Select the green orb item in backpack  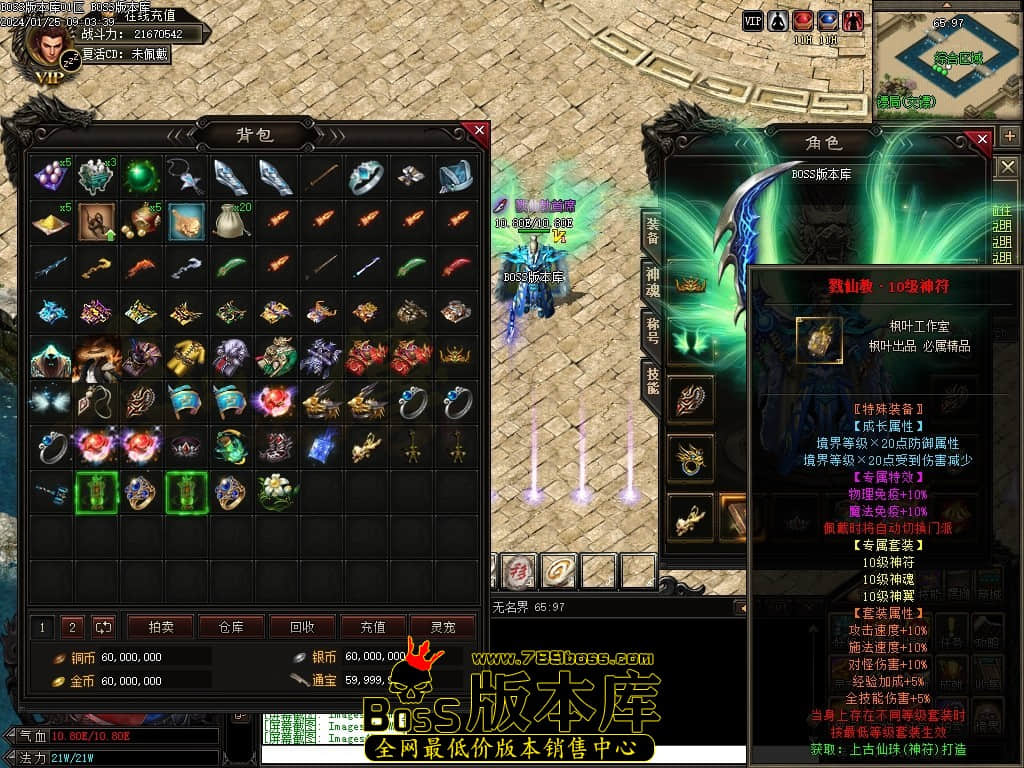point(141,177)
